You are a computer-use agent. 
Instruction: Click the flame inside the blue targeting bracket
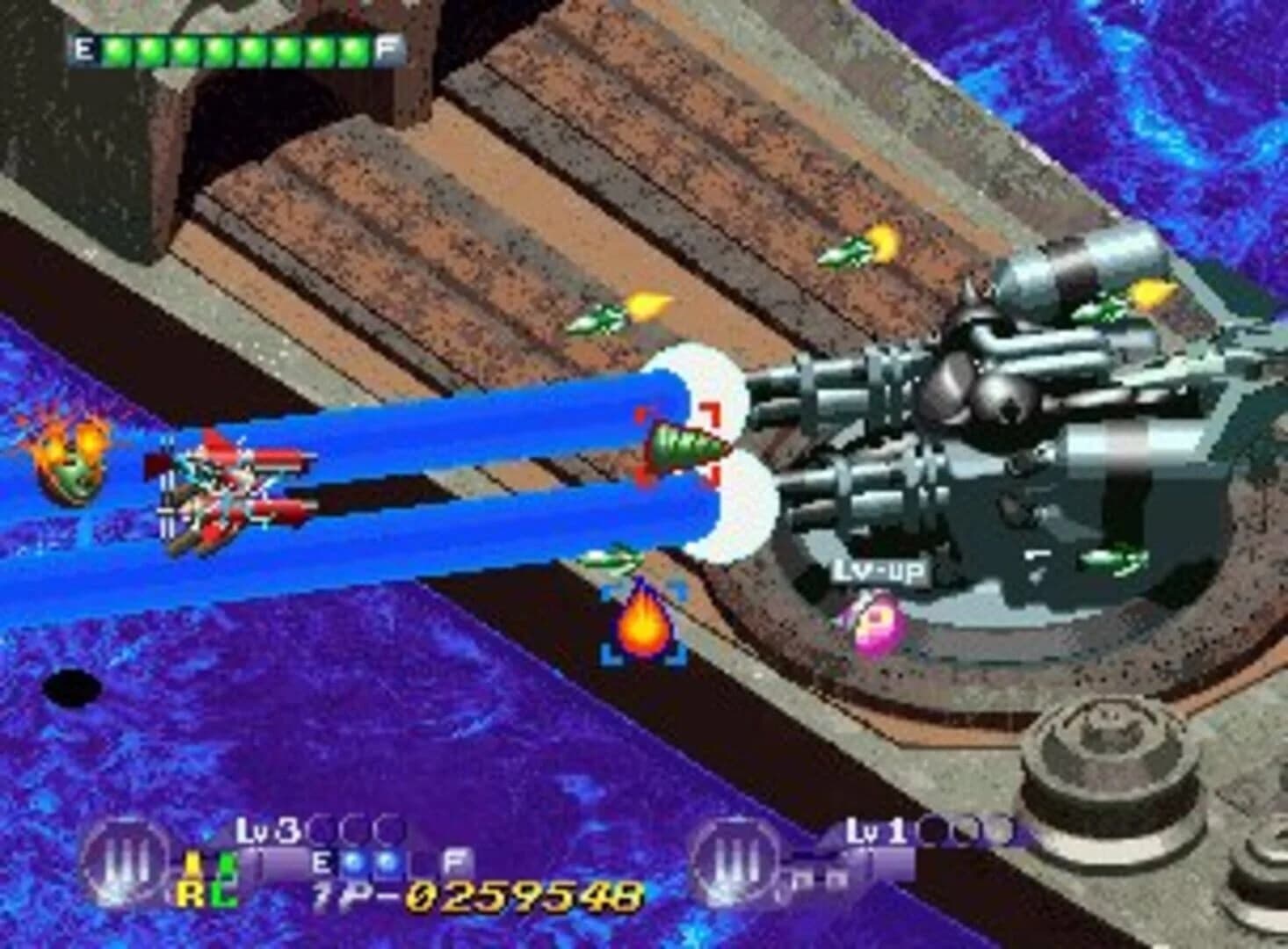pos(646,626)
